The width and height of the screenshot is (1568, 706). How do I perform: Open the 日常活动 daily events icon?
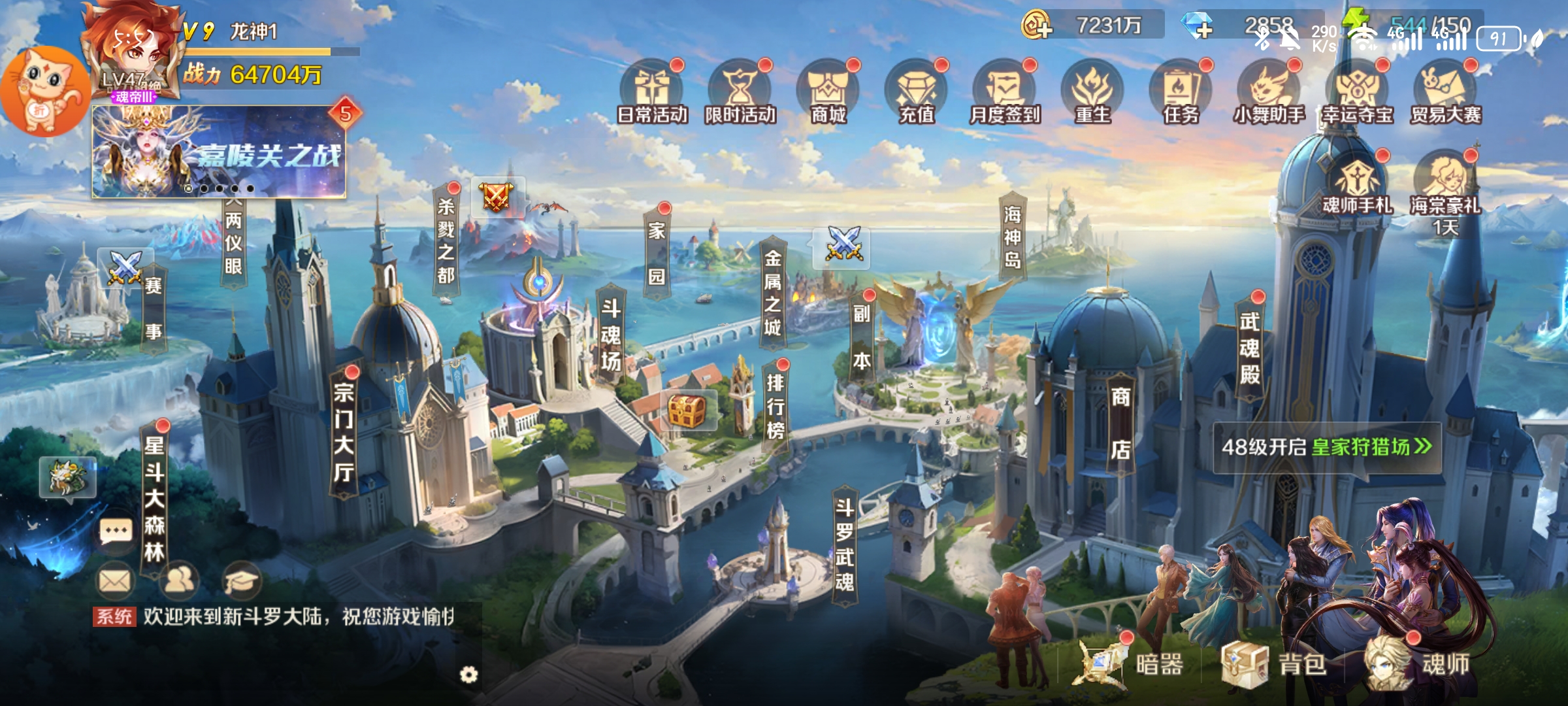point(652,92)
